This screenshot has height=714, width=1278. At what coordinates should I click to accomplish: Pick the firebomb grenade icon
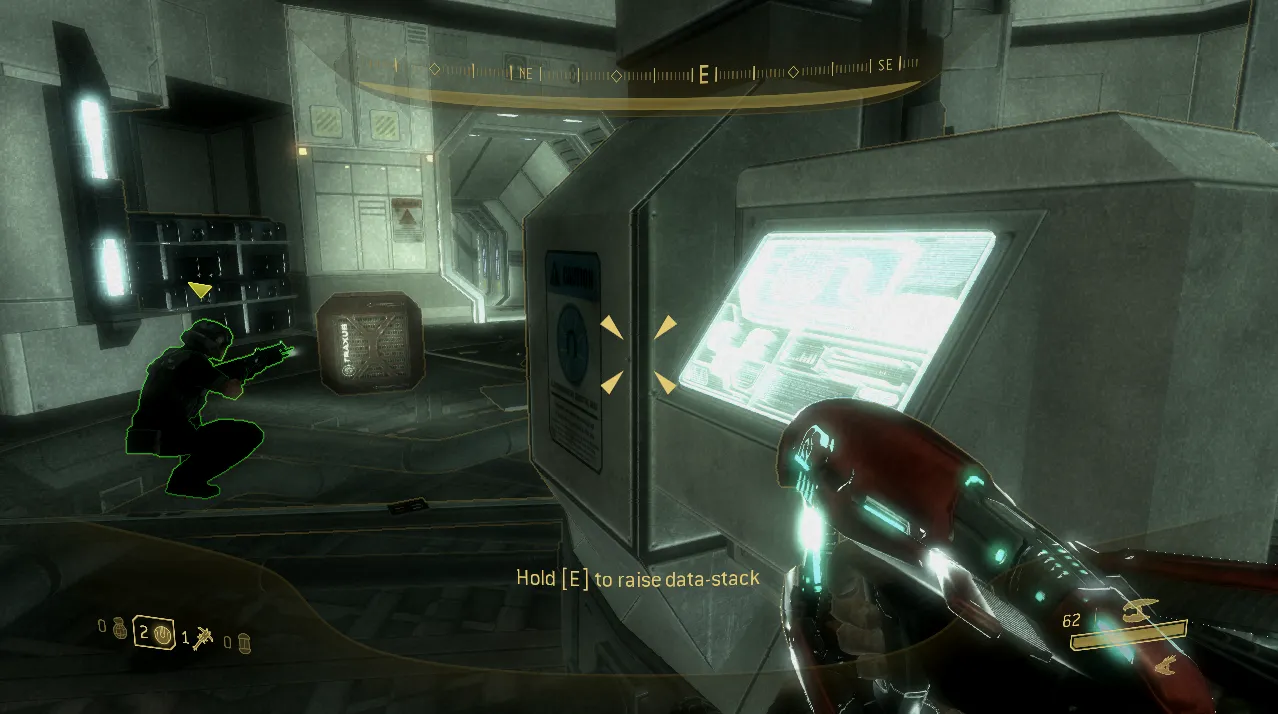click(245, 640)
